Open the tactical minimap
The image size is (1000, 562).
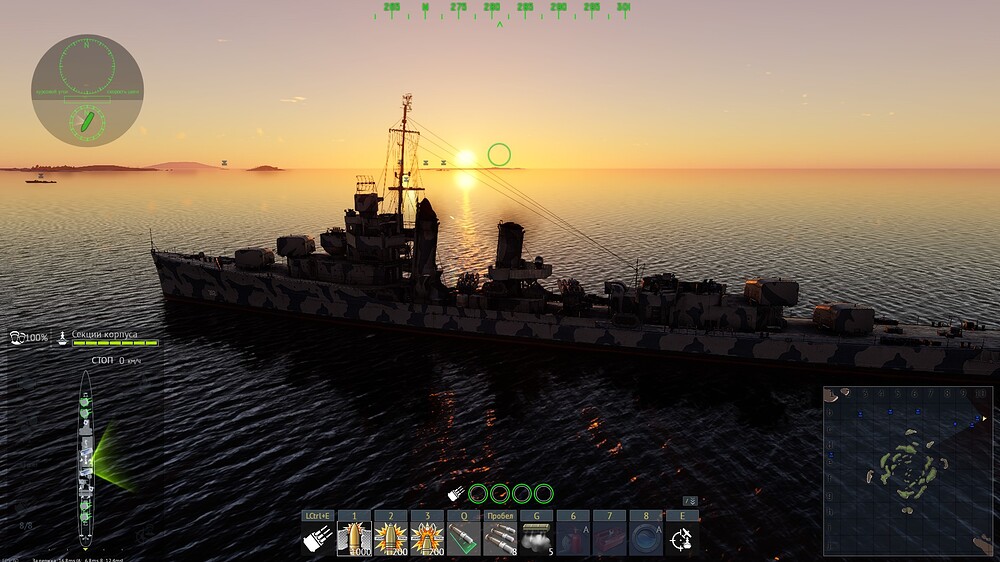point(908,470)
